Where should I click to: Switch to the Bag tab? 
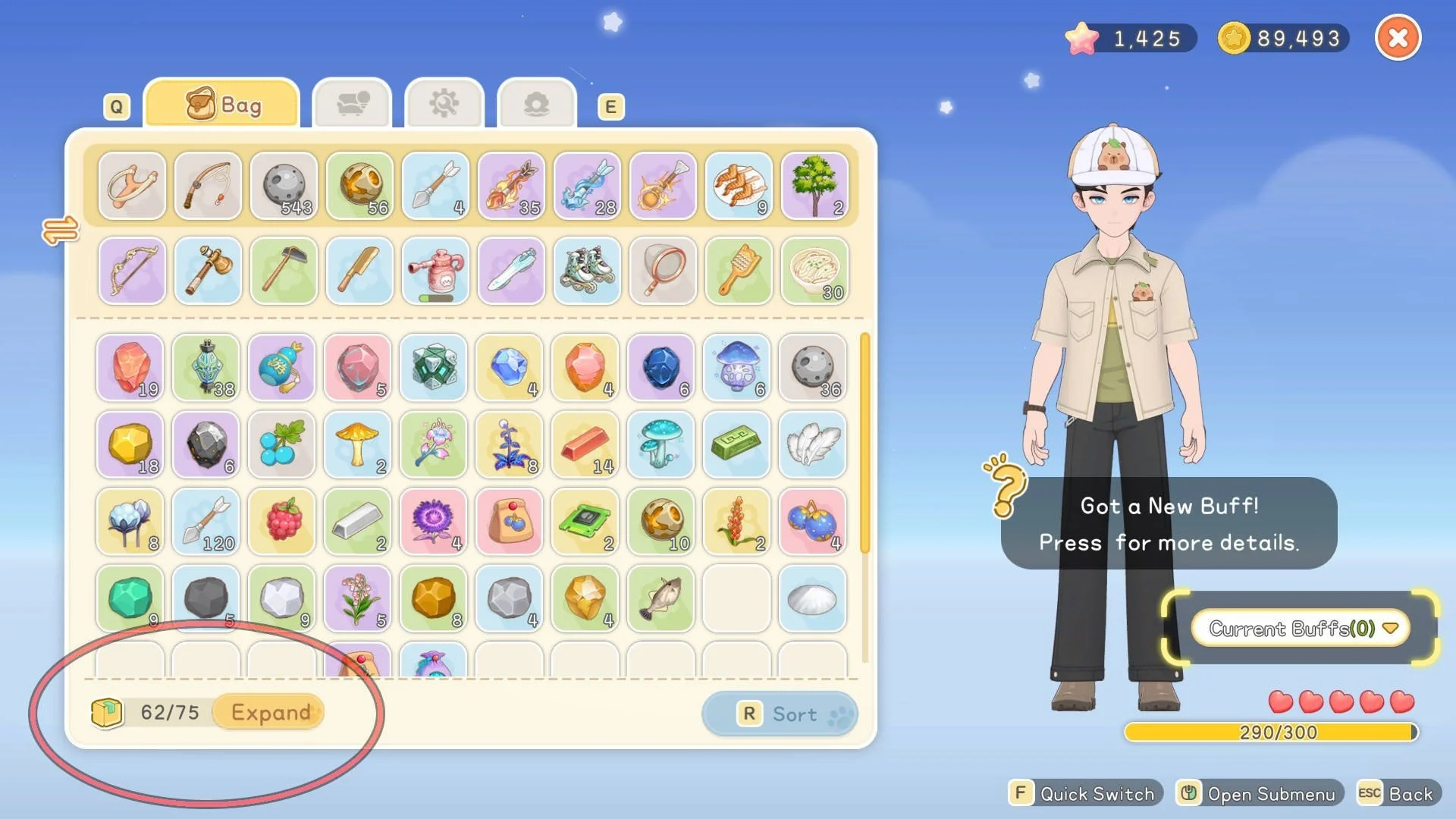tap(222, 105)
